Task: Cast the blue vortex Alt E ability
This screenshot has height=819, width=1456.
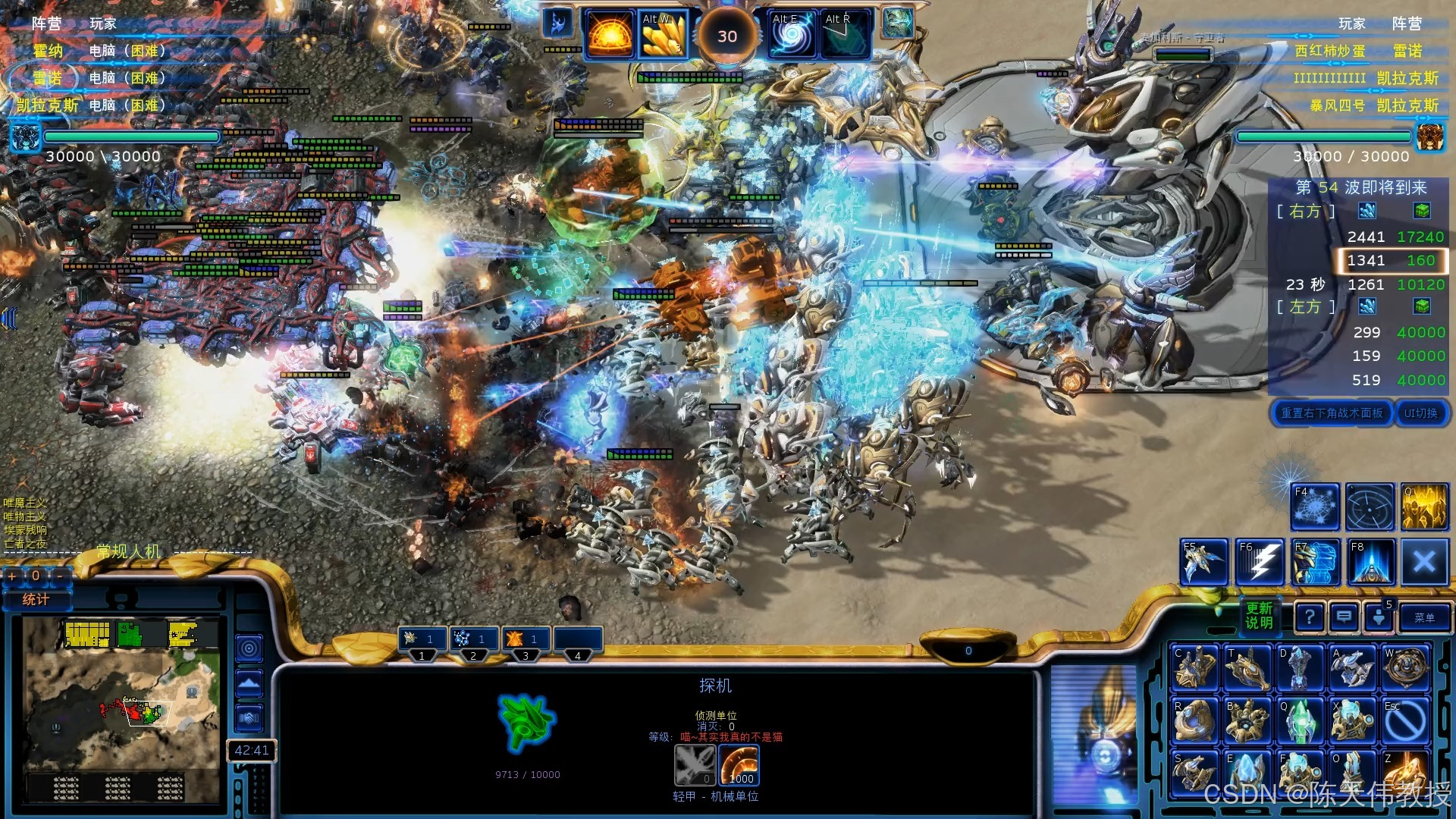Action: click(792, 36)
